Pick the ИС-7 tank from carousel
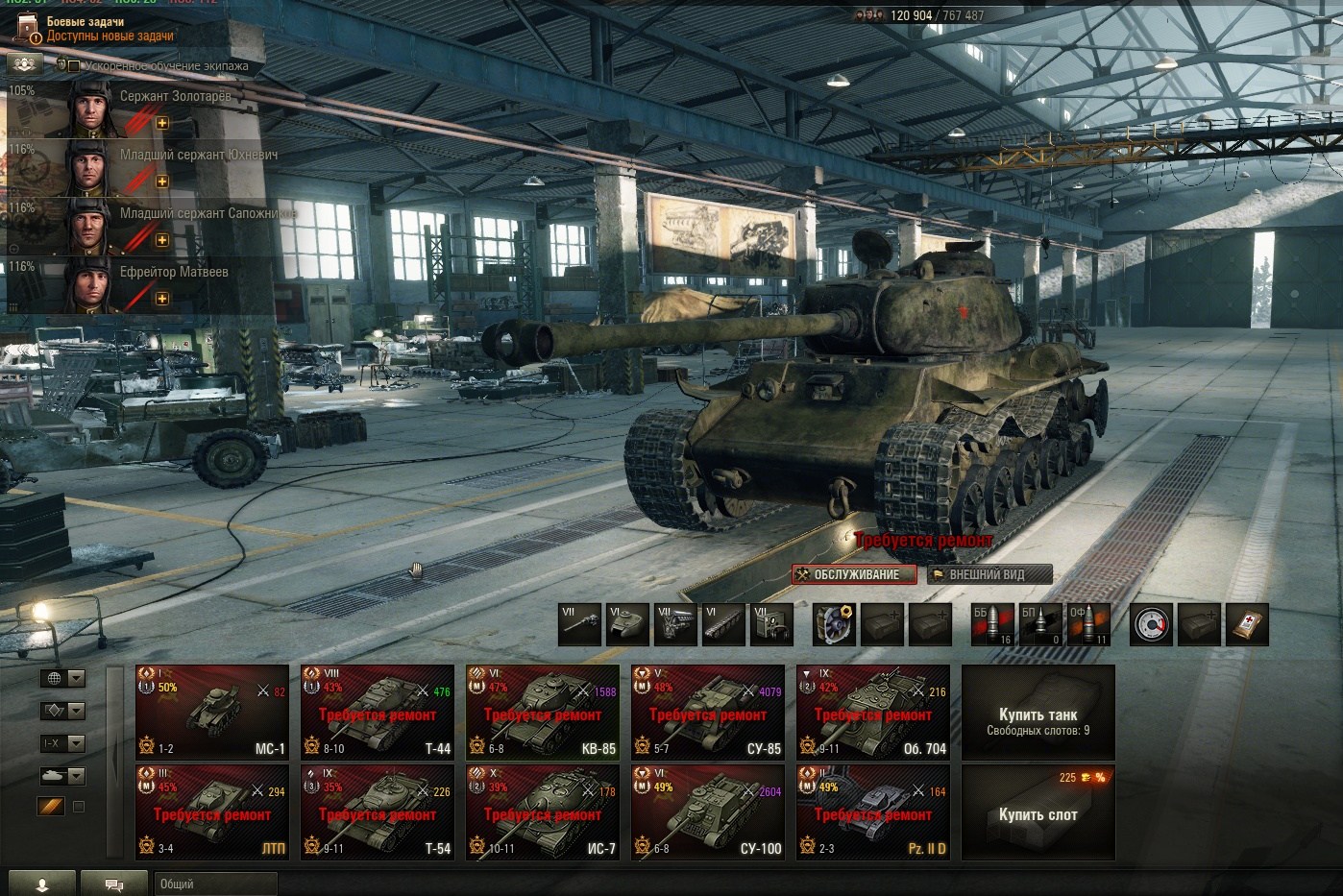This screenshot has width=1343, height=896. click(543, 811)
